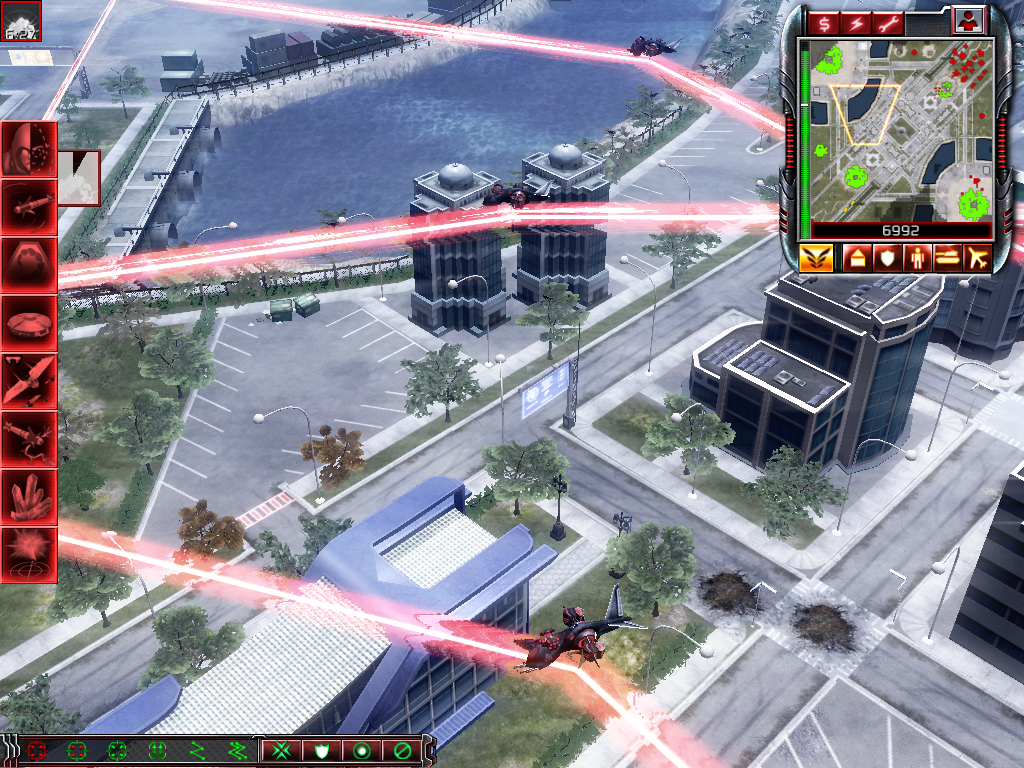Open the red player portrait menu
Image resolution: width=1024 pixels, height=768 pixels.
coord(968,20)
